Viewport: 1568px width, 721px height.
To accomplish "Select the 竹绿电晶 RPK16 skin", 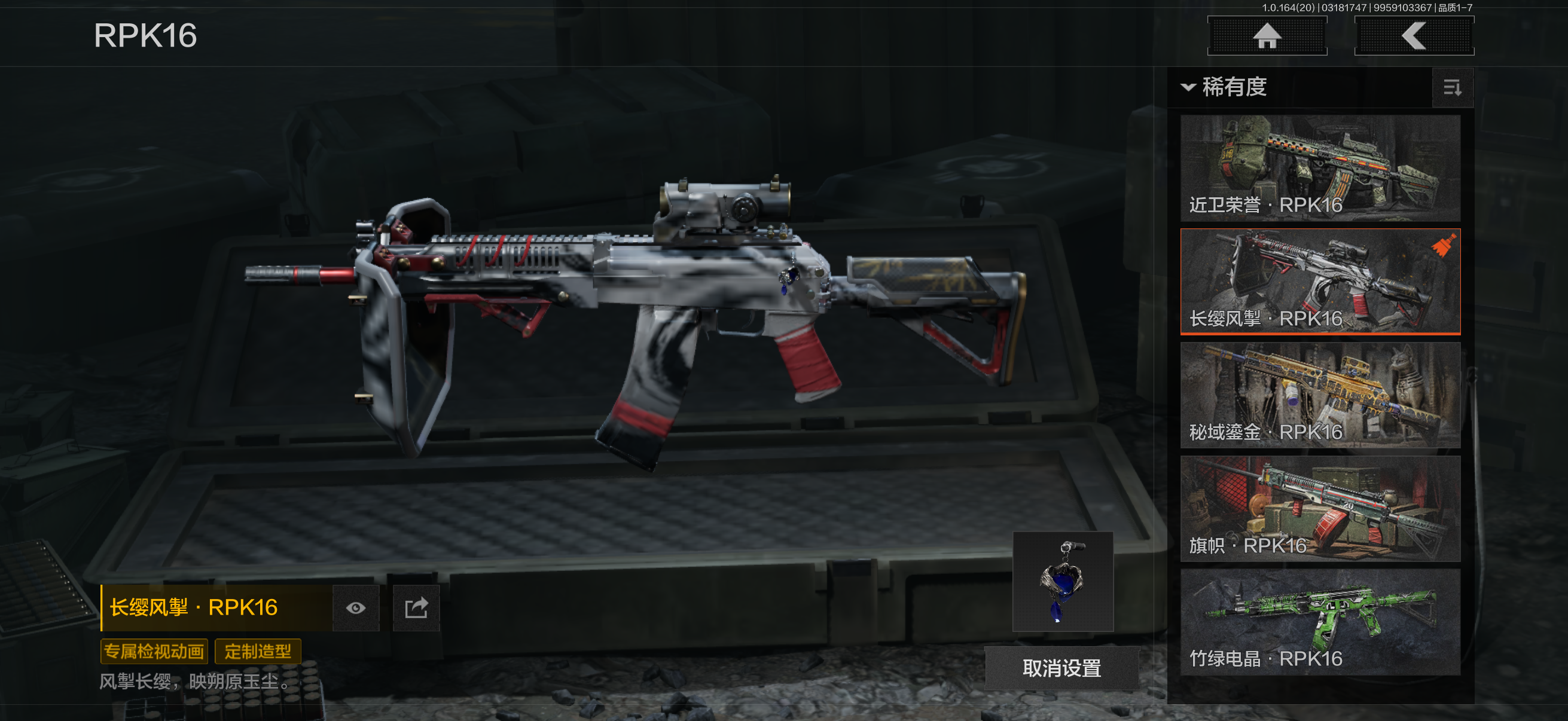I will coord(1320,622).
